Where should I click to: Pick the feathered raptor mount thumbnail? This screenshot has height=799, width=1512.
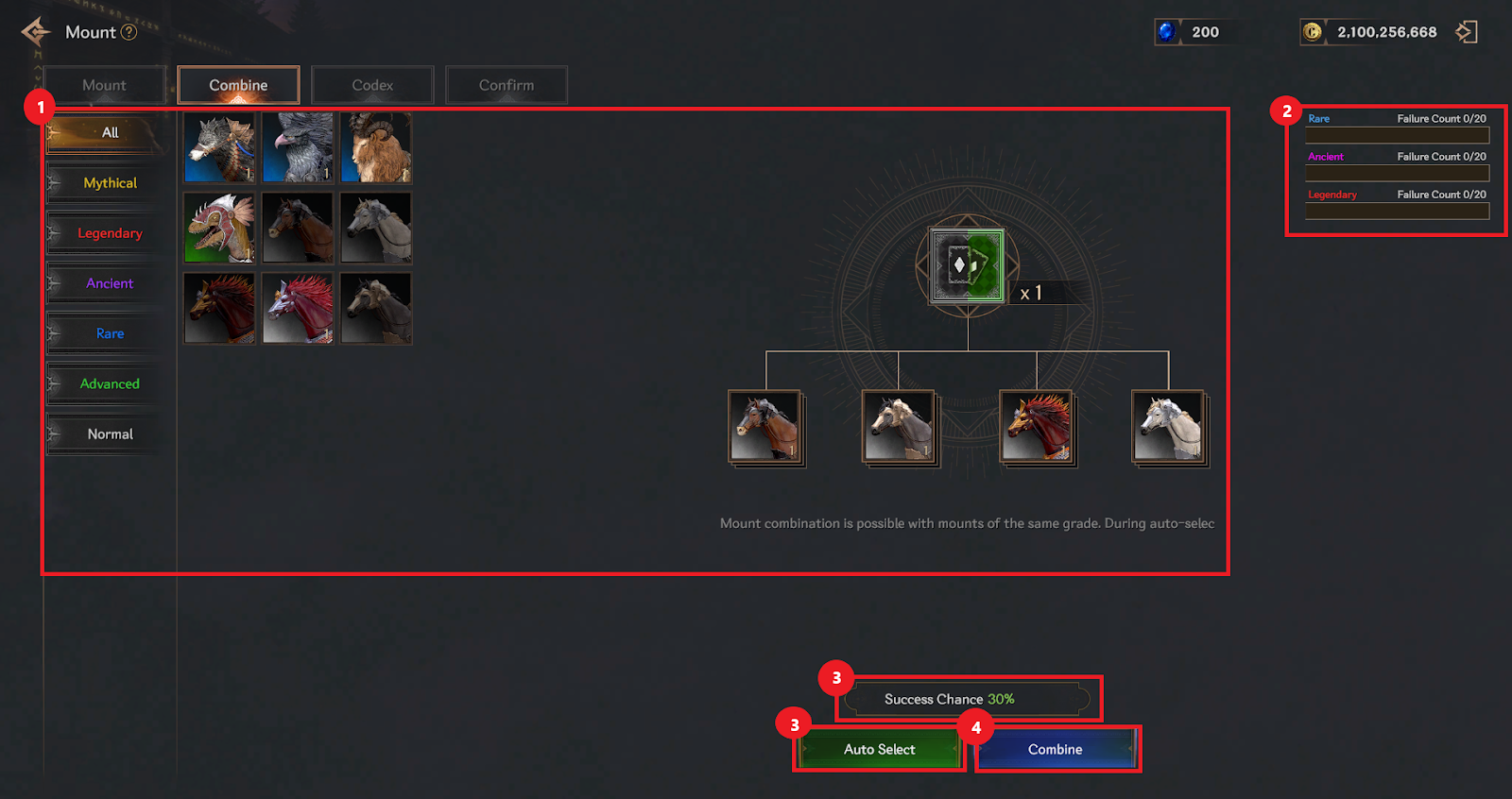click(219, 229)
